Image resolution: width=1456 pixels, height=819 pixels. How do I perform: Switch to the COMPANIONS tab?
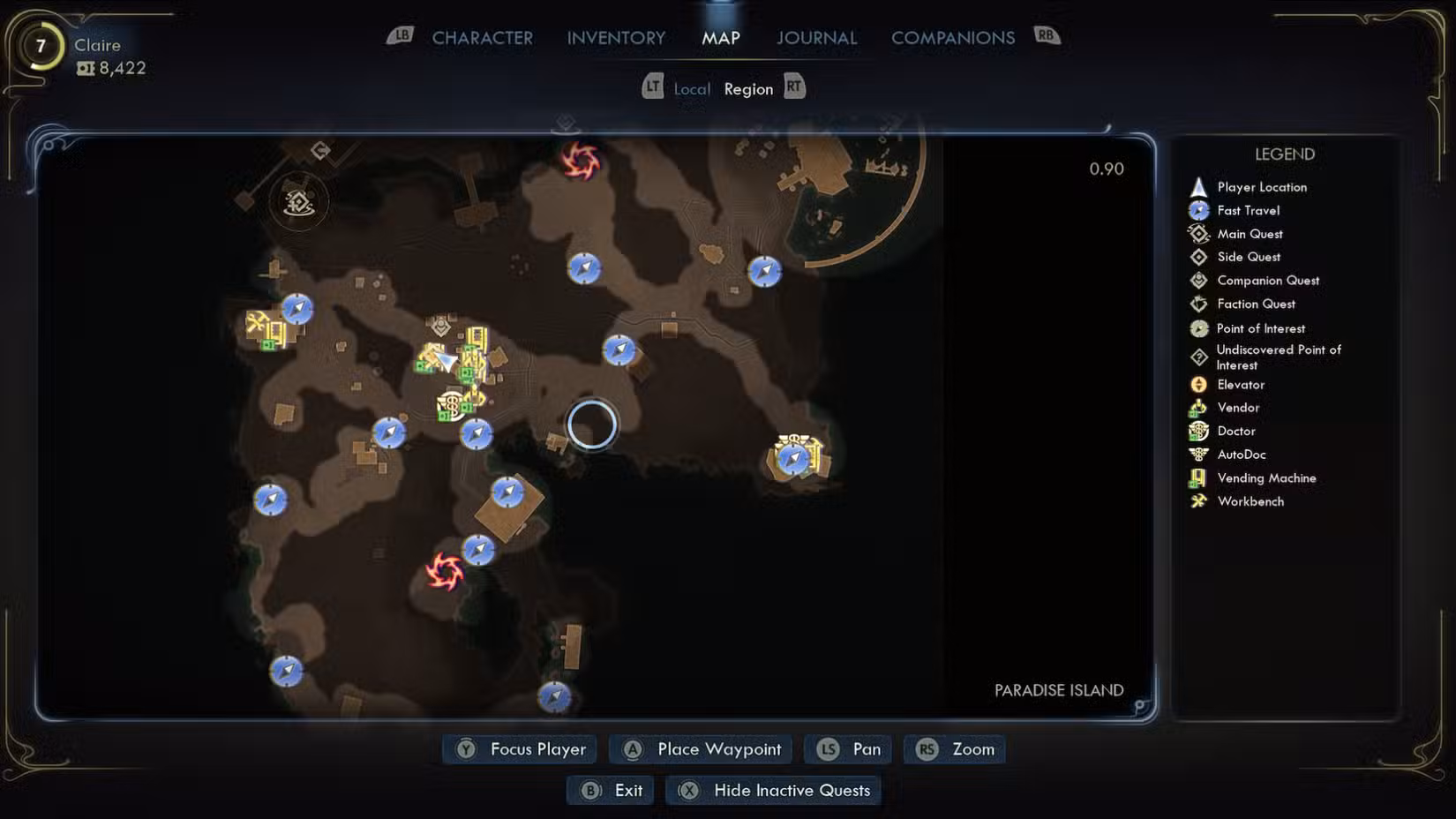tap(953, 38)
